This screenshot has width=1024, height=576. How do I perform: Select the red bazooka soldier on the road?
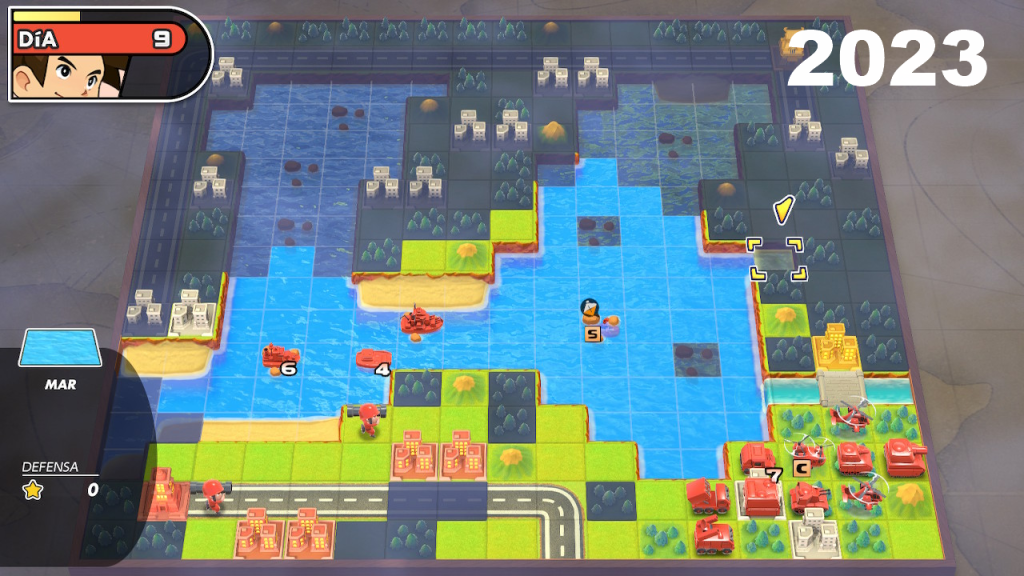[x=213, y=495]
